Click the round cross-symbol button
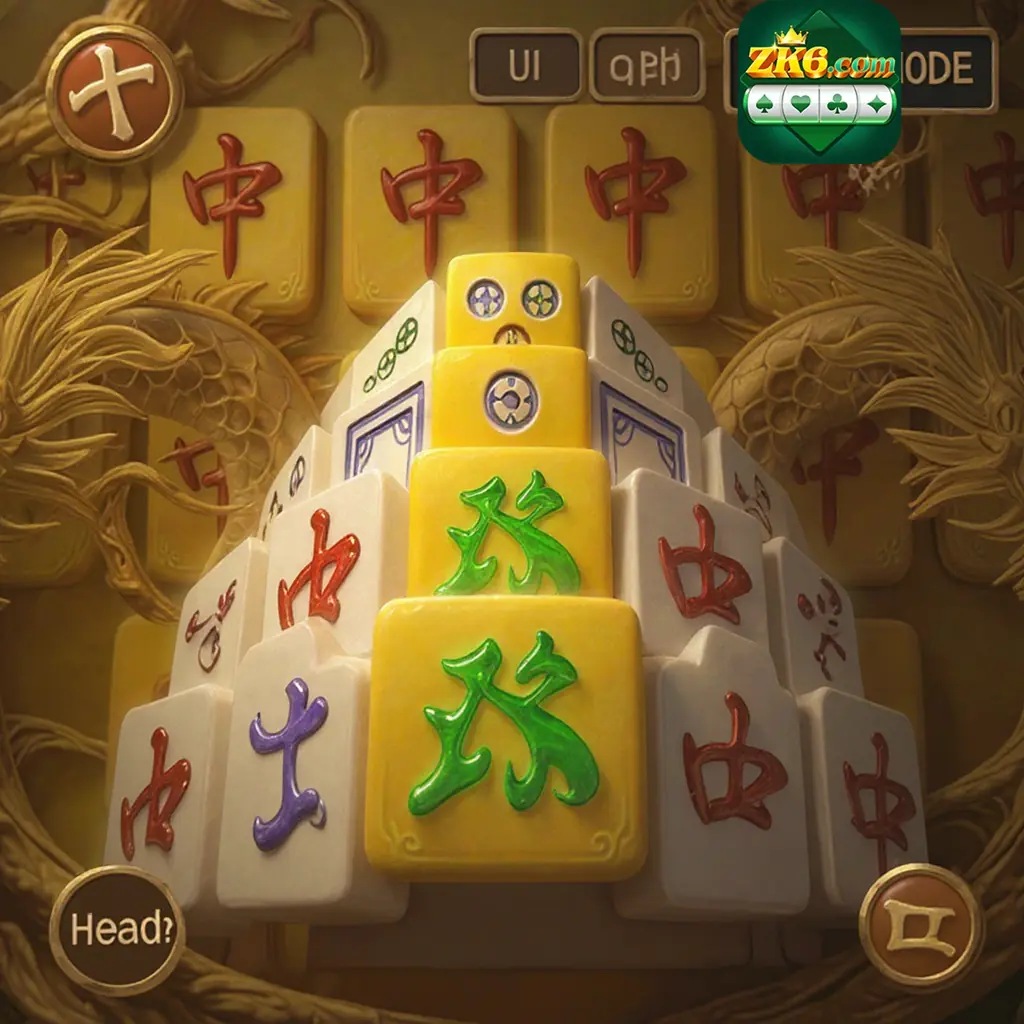Image resolution: width=1024 pixels, height=1024 pixels. pos(113,93)
